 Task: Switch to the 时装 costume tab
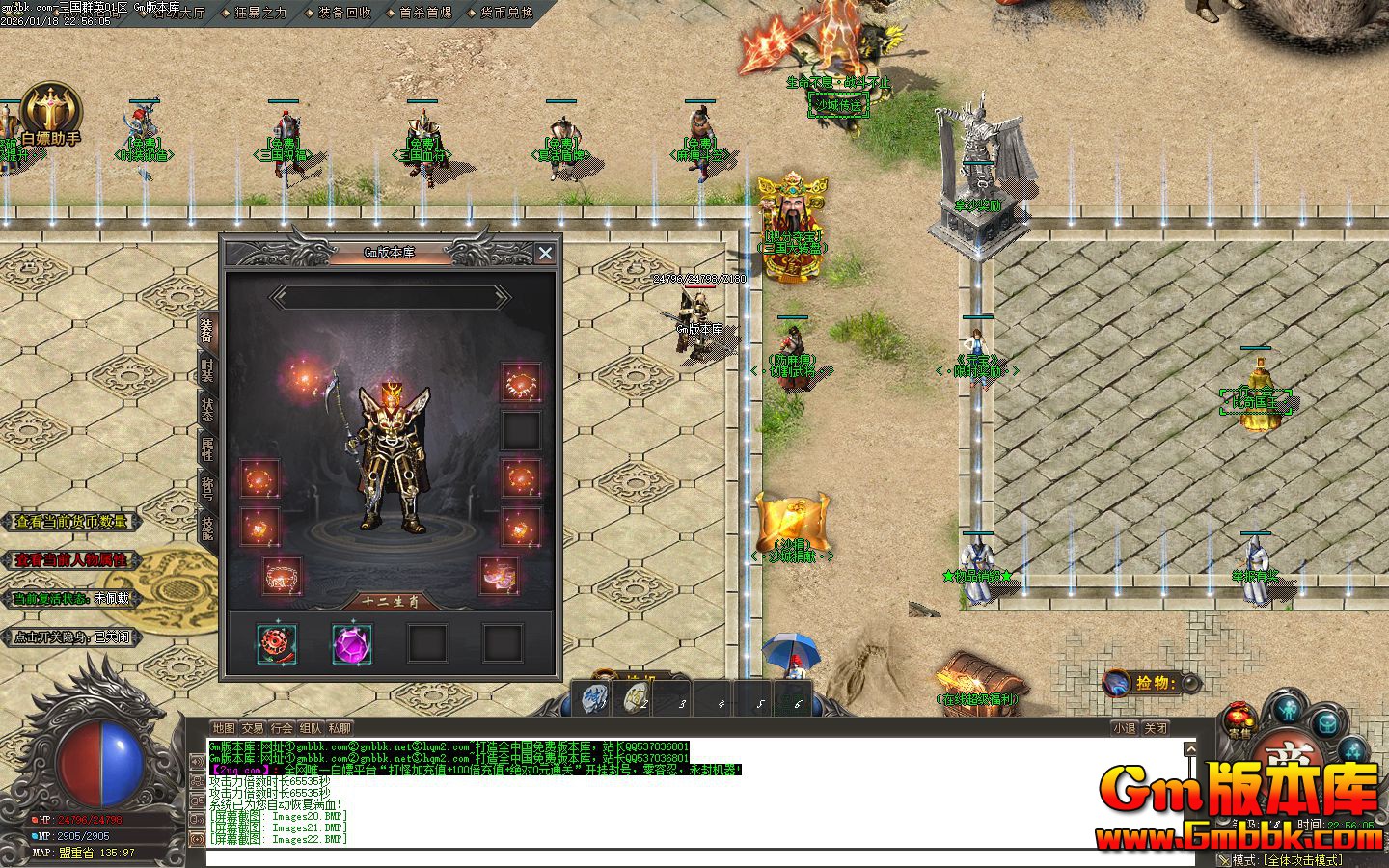click(207, 371)
